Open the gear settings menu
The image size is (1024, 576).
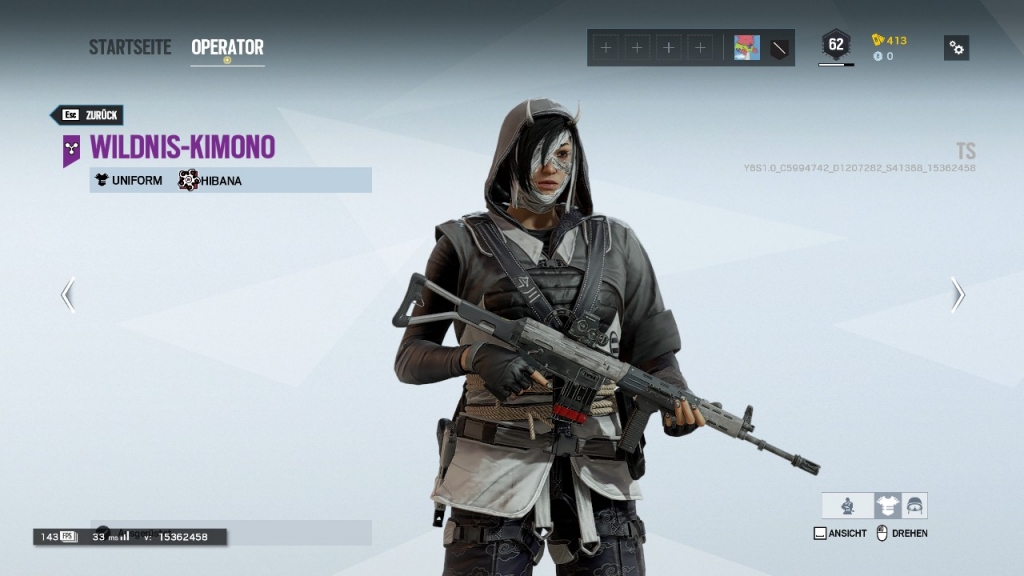(x=956, y=47)
